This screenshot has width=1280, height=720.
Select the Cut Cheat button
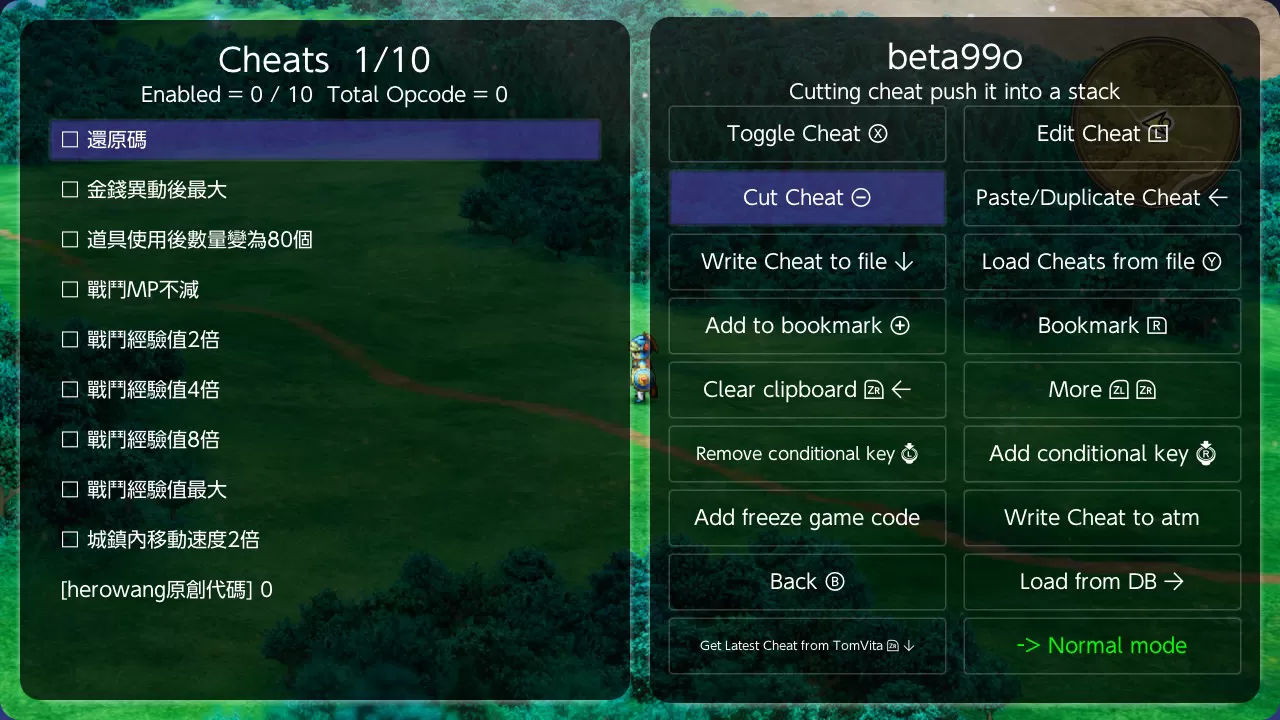(x=807, y=198)
